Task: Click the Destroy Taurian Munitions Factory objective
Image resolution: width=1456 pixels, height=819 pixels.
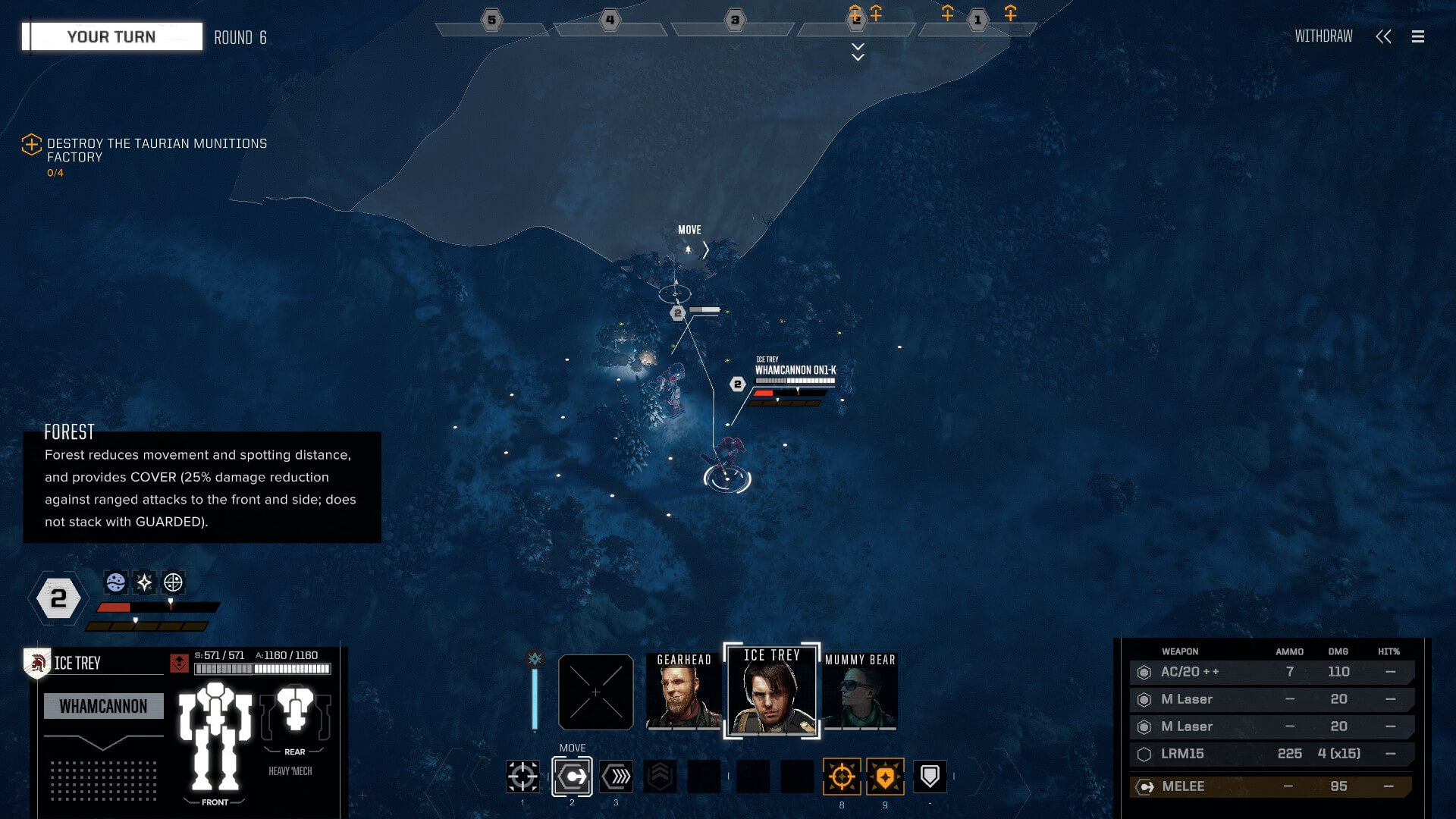Action: 156,150
